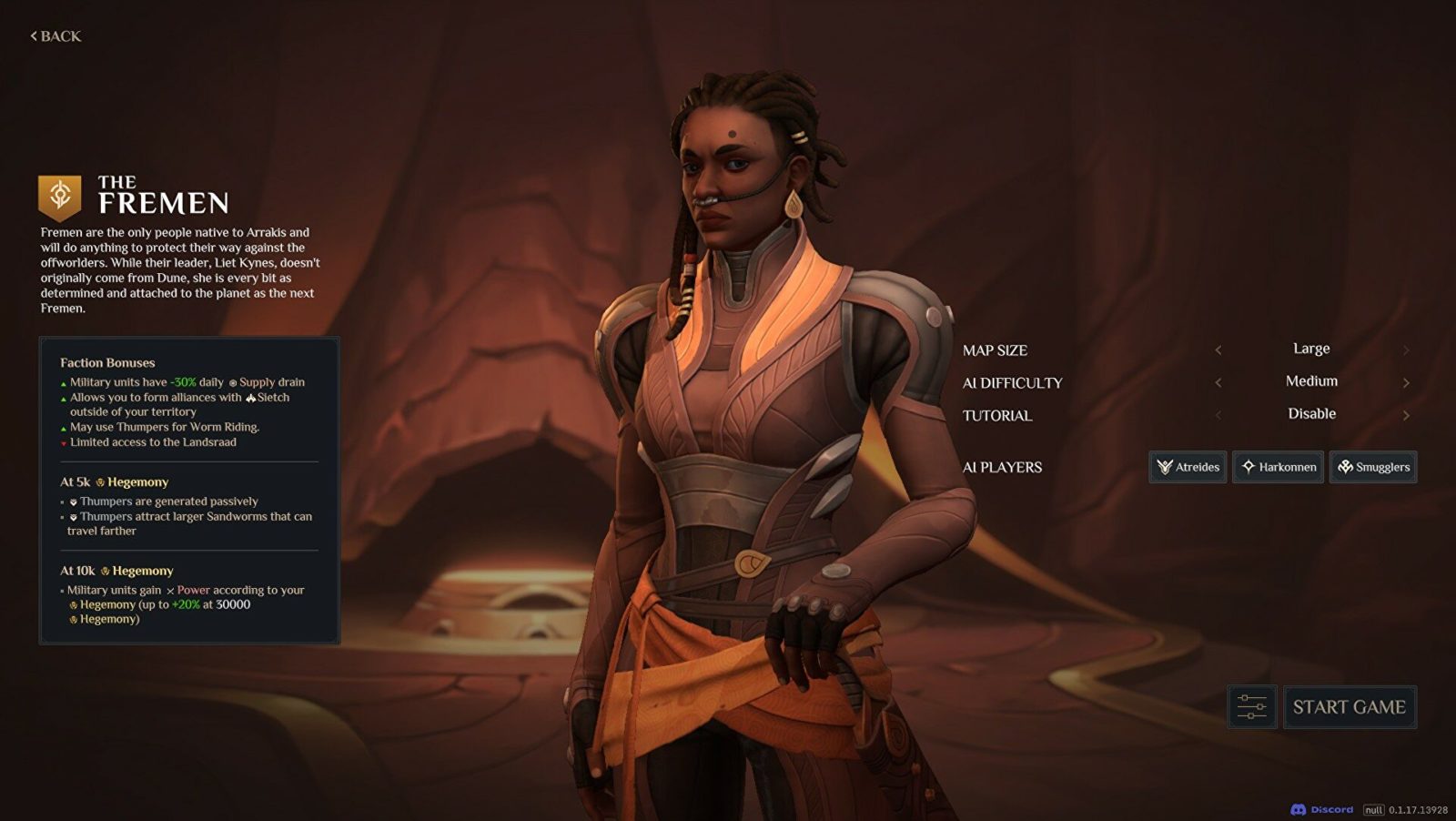Viewport: 1456px width, 821px height.
Task: Click the Hegemony icon next to At 5k
Action: pyautogui.click(x=101, y=481)
